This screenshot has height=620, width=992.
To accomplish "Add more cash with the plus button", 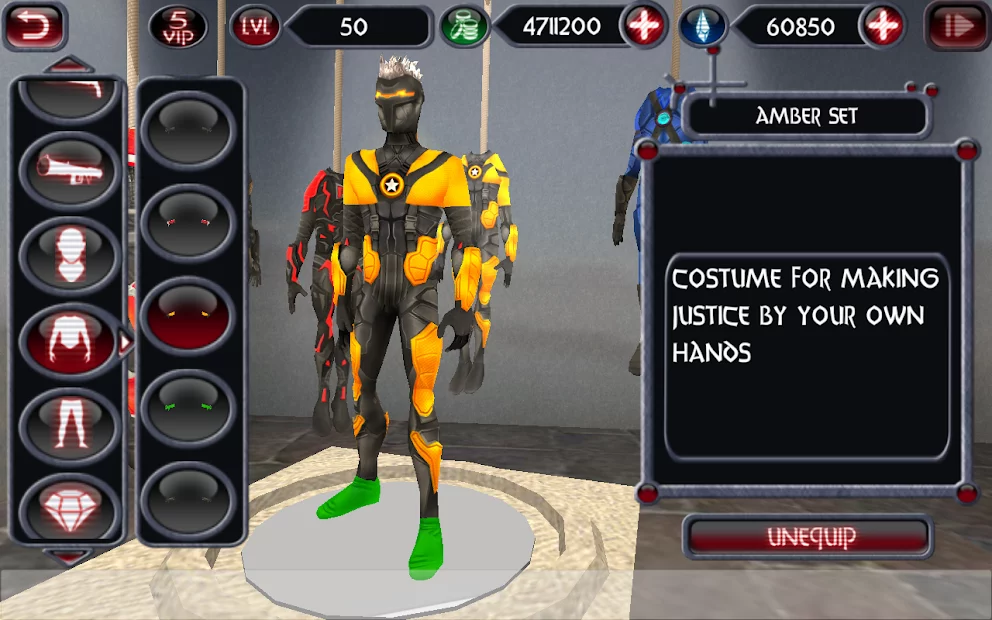I will point(643,26).
